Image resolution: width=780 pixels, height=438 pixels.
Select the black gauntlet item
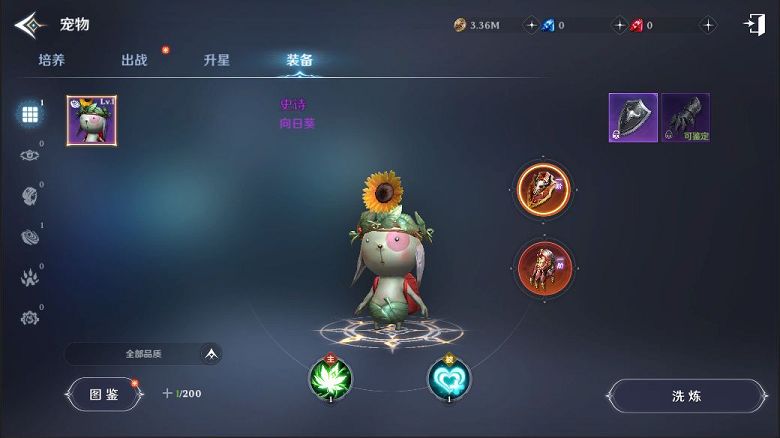click(685, 118)
